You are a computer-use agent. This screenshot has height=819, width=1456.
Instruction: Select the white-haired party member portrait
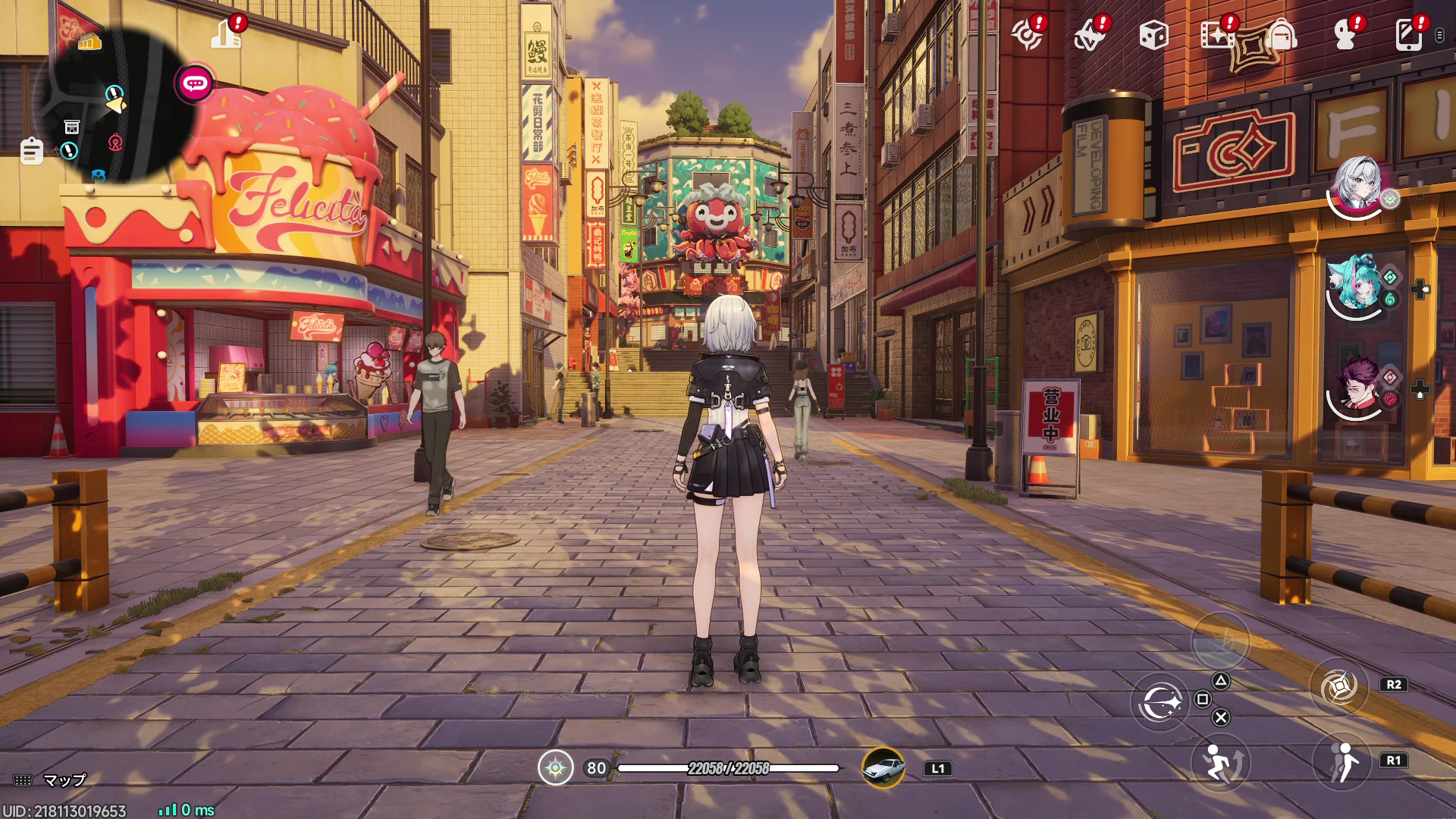click(x=1357, y=184)
